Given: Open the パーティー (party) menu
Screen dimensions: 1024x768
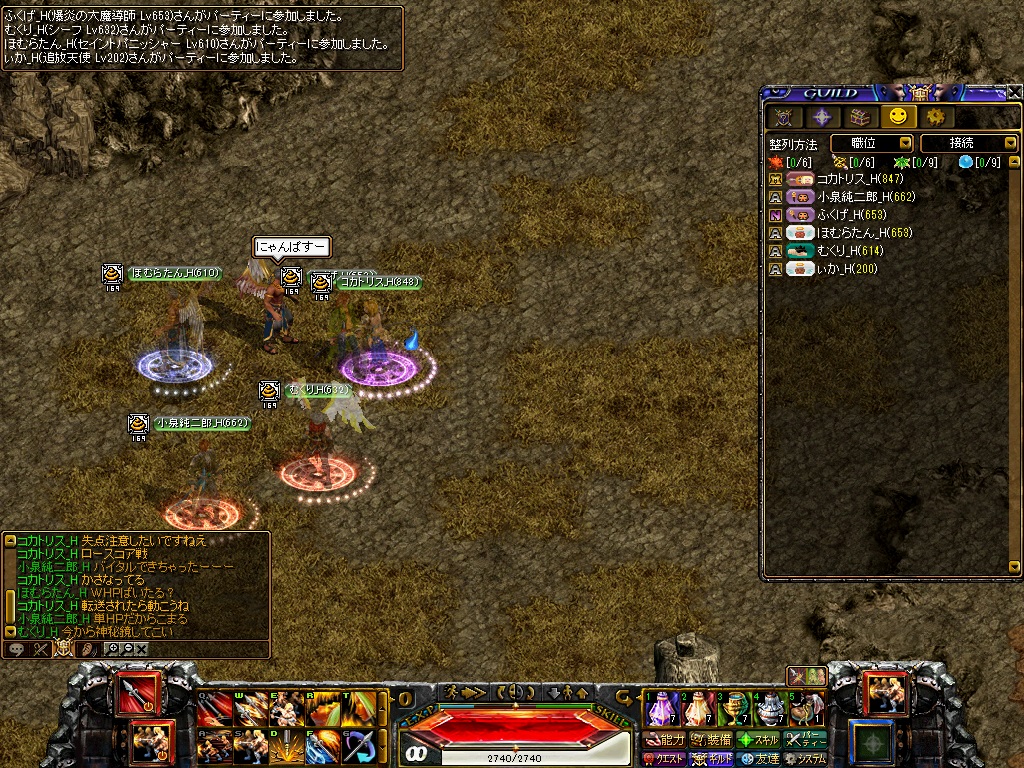Looking at the screenshot, I should (806, 740).
